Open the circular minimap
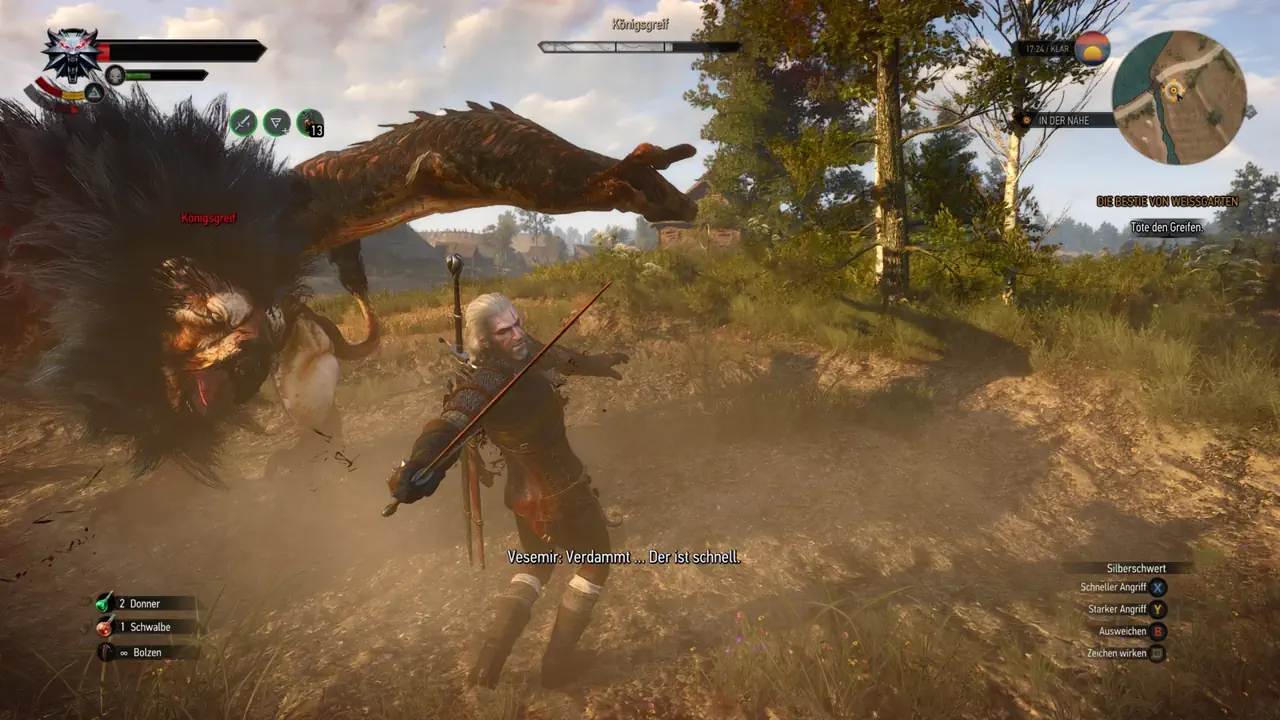 1179,97
